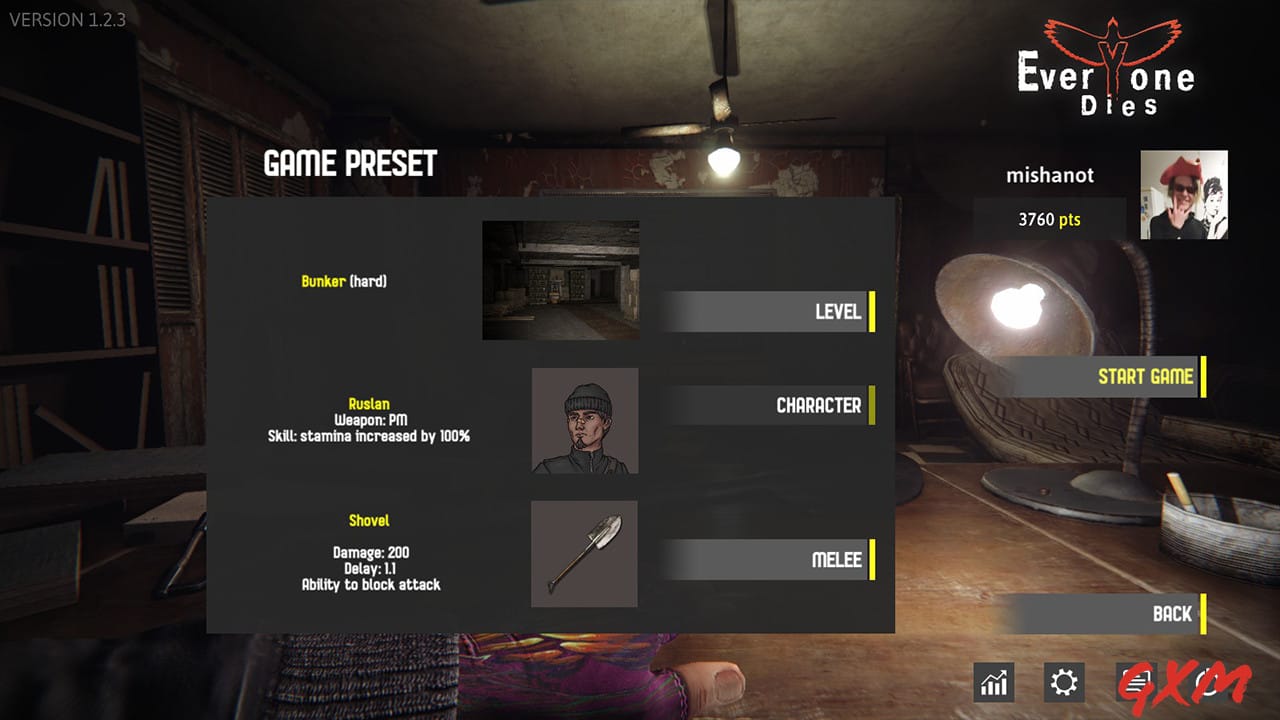This screenshot has width=1280, height=720.
Task: Click the Shovel weapon name label
Action: tap(370, 520)
